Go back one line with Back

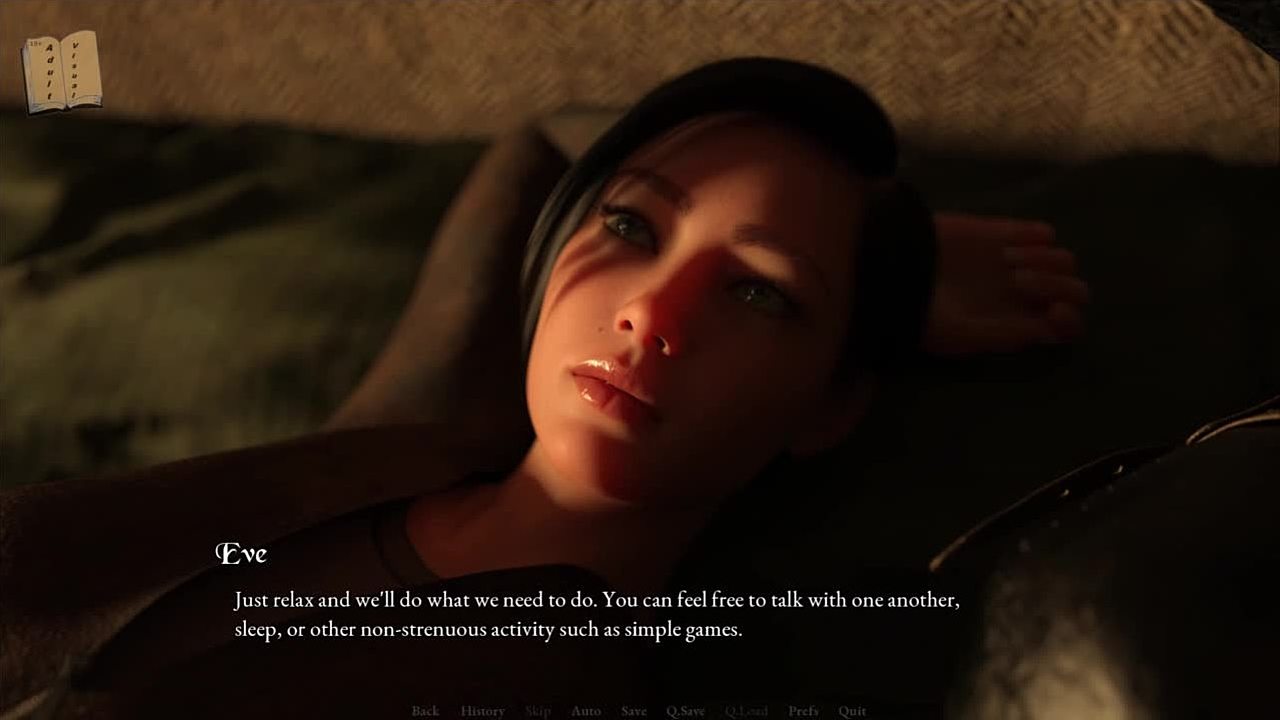(x=425, y=711)
